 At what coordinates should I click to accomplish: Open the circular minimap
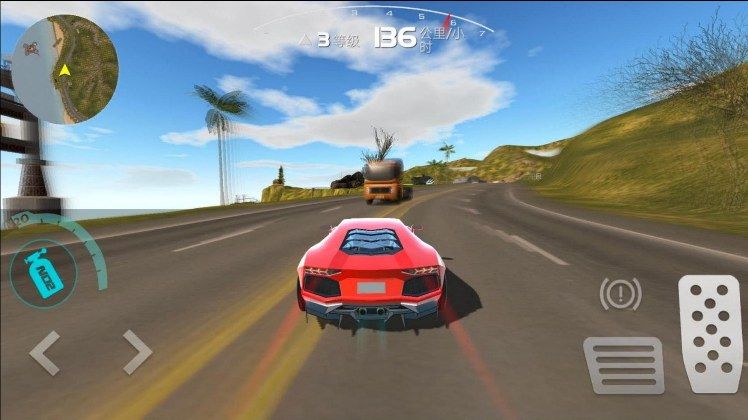click(66, 69)
